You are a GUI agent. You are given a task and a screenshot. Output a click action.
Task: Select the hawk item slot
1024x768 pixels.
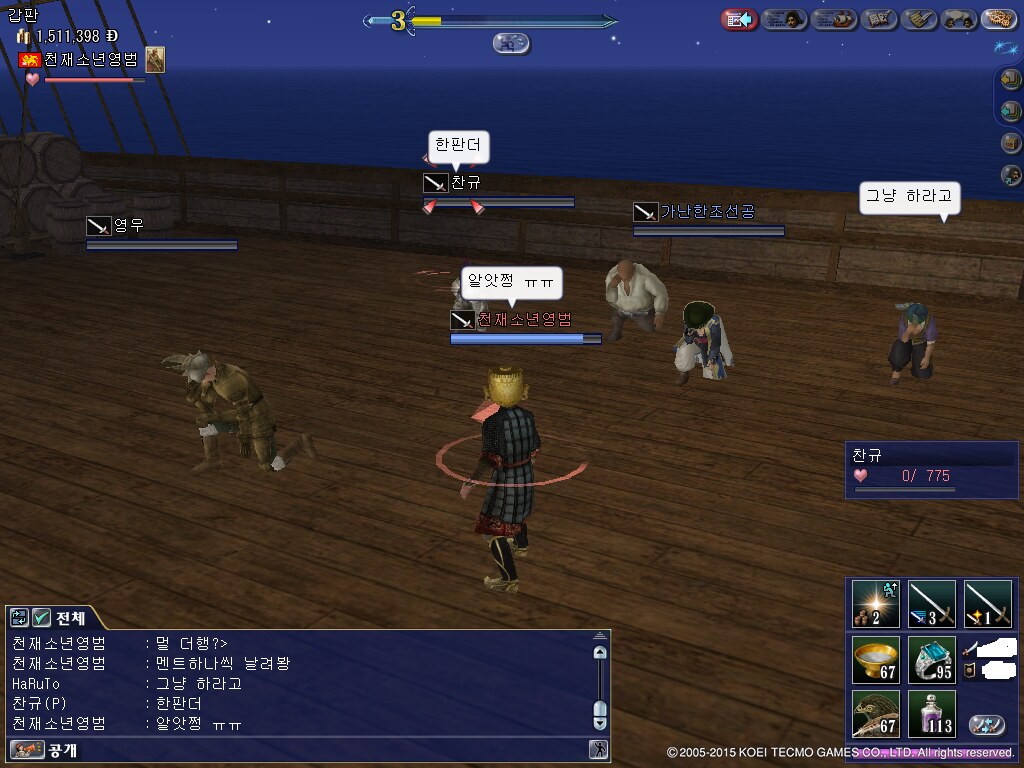click(875, 714)
